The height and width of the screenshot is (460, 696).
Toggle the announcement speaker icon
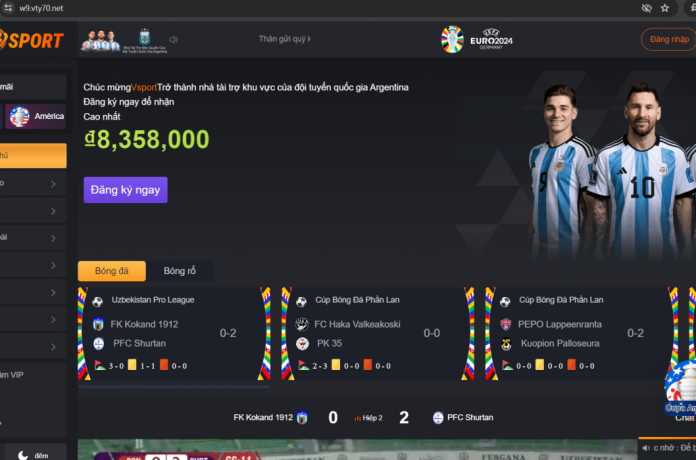(x=174, y=40)
